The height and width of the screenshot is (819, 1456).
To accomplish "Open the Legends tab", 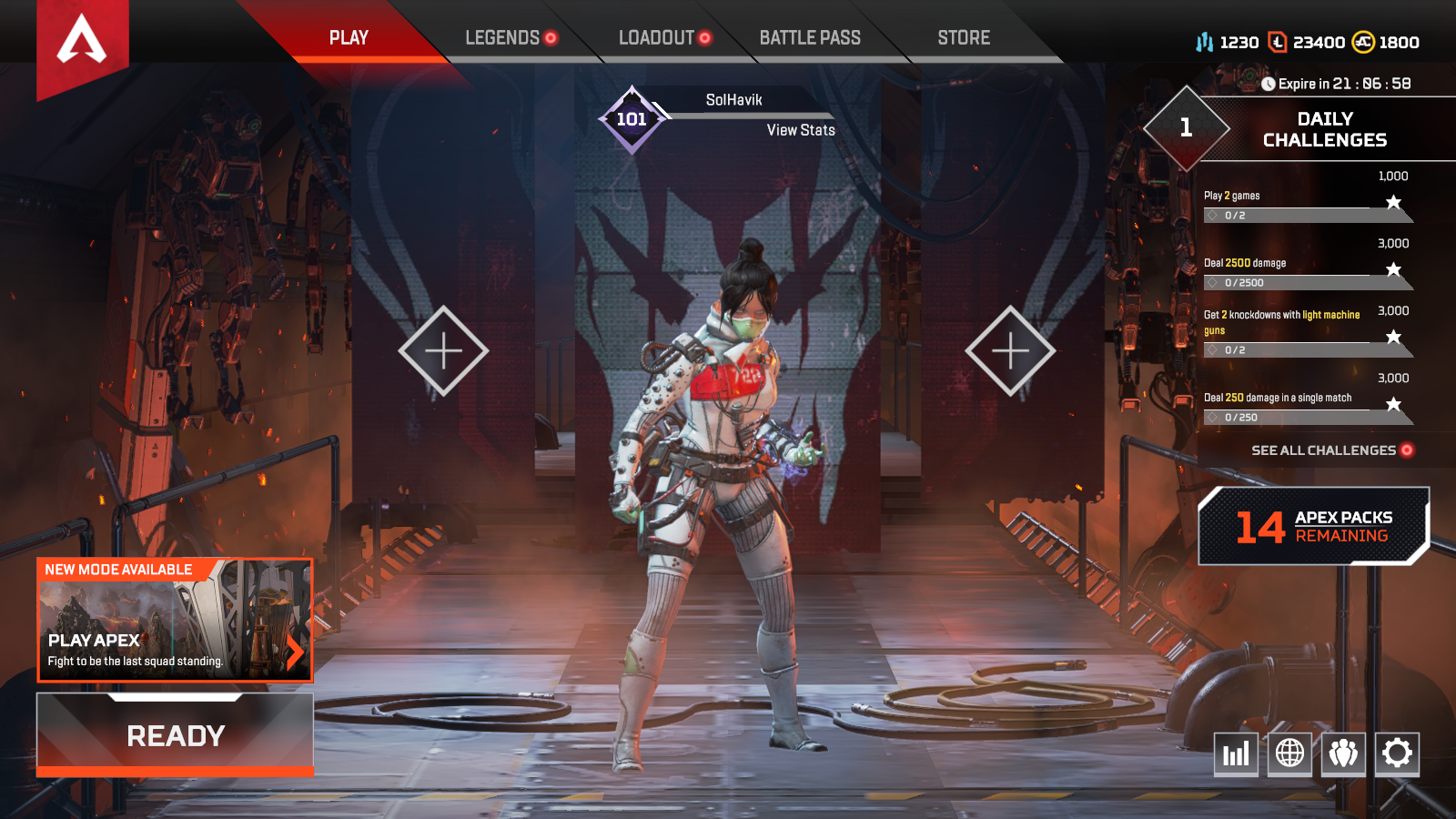I will click(x=502, y=38).
